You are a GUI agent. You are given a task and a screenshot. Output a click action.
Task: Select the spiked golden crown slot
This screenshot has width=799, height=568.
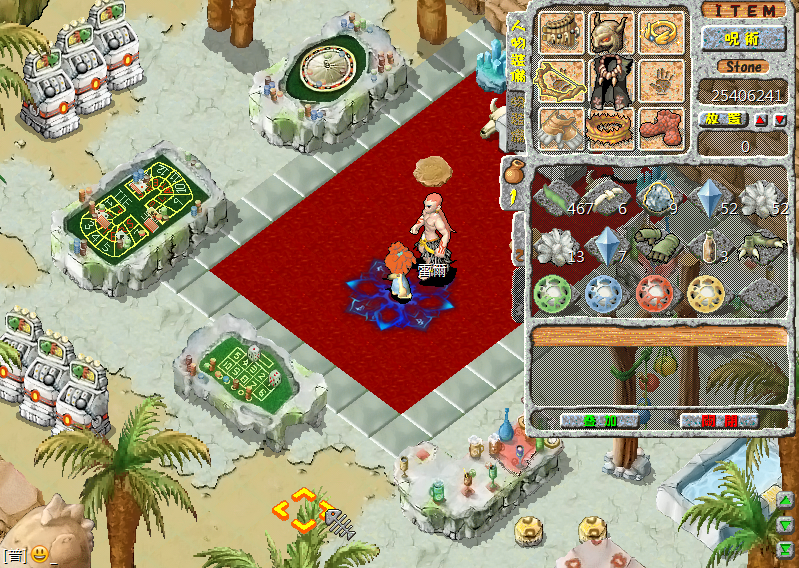pos(611,128)
